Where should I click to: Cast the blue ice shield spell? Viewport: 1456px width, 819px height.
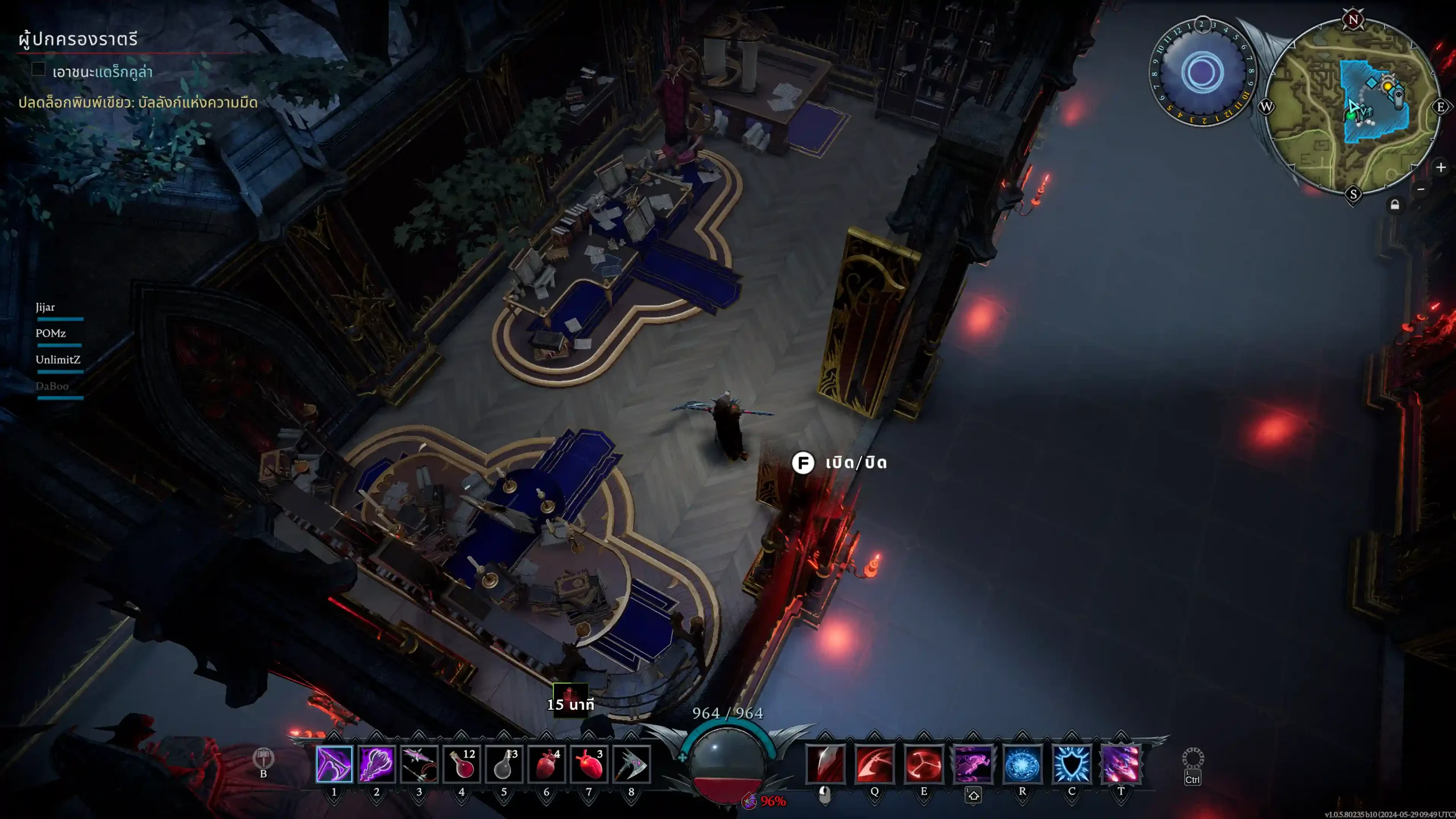(x=1072, y=764)
